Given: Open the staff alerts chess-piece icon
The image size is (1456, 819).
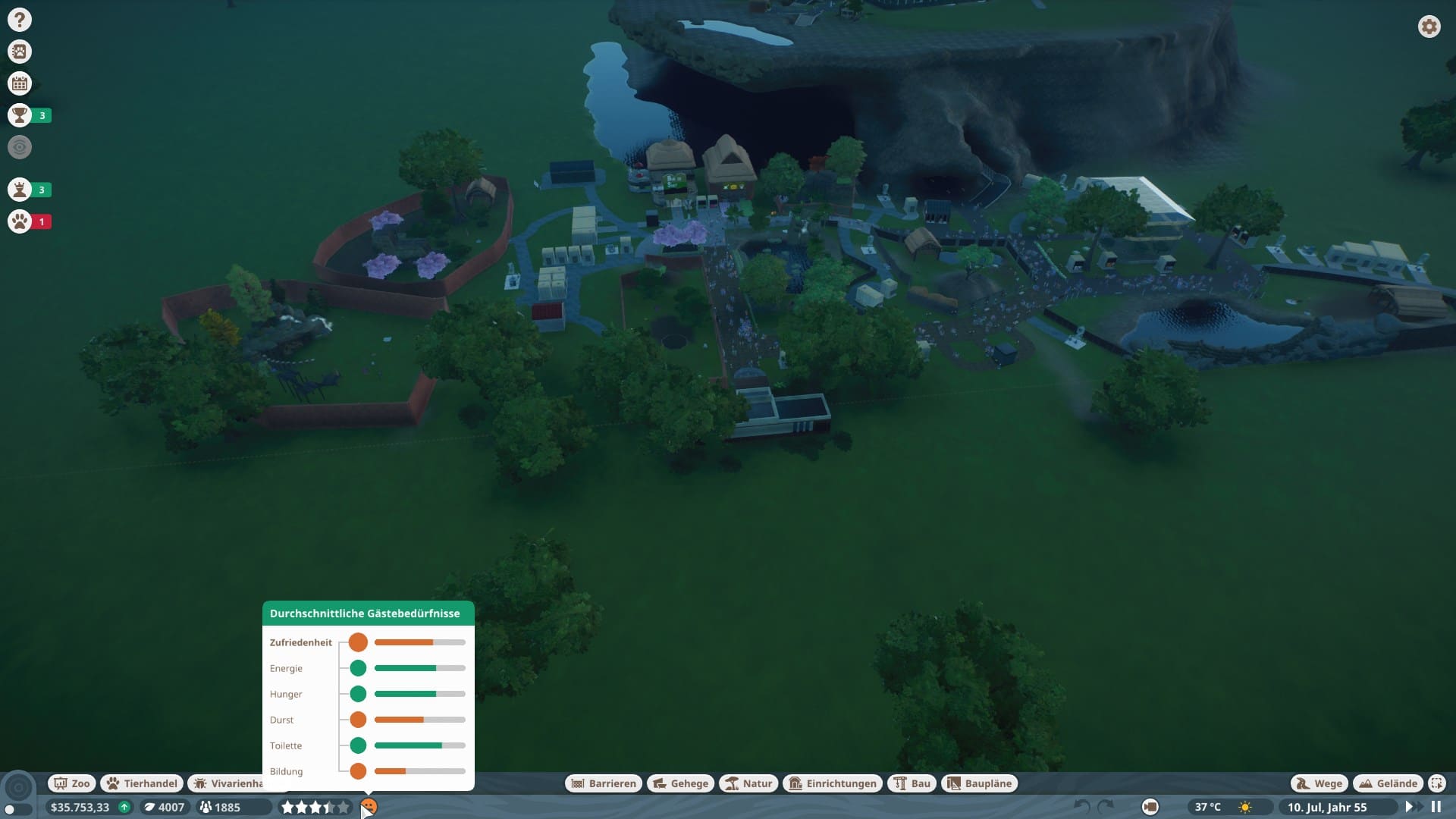Looking at the screenshot, I should (x=20, y=190).
